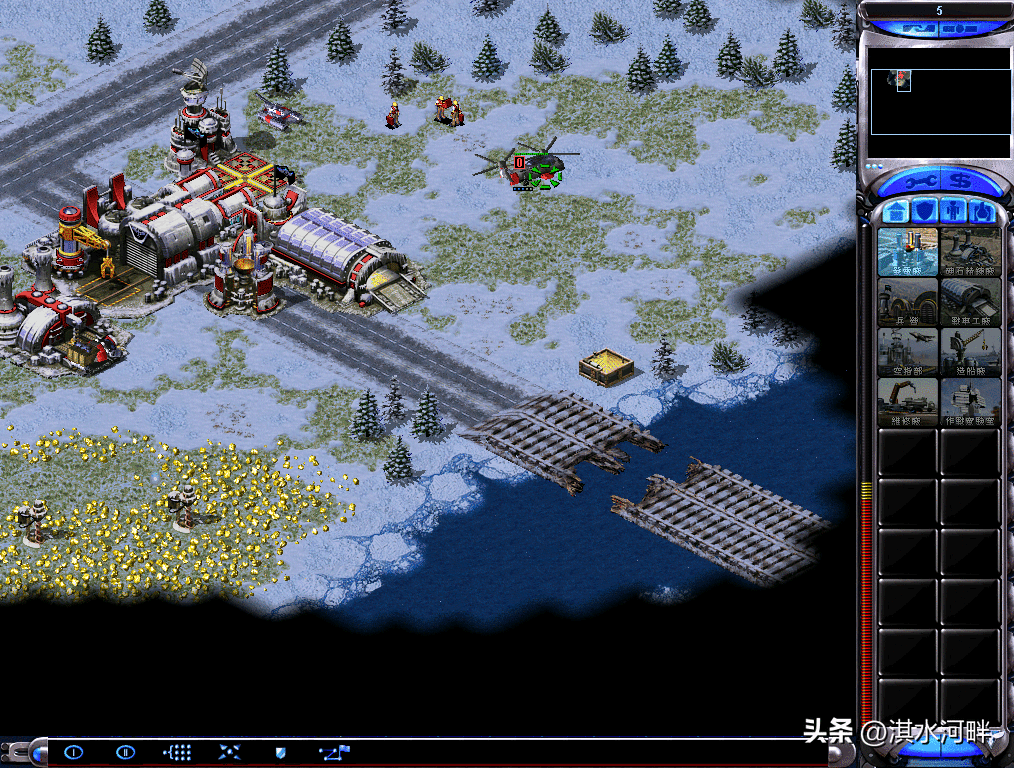1014x768 pixels.
Task: Build the Airforce Command building
Action: 908,352
